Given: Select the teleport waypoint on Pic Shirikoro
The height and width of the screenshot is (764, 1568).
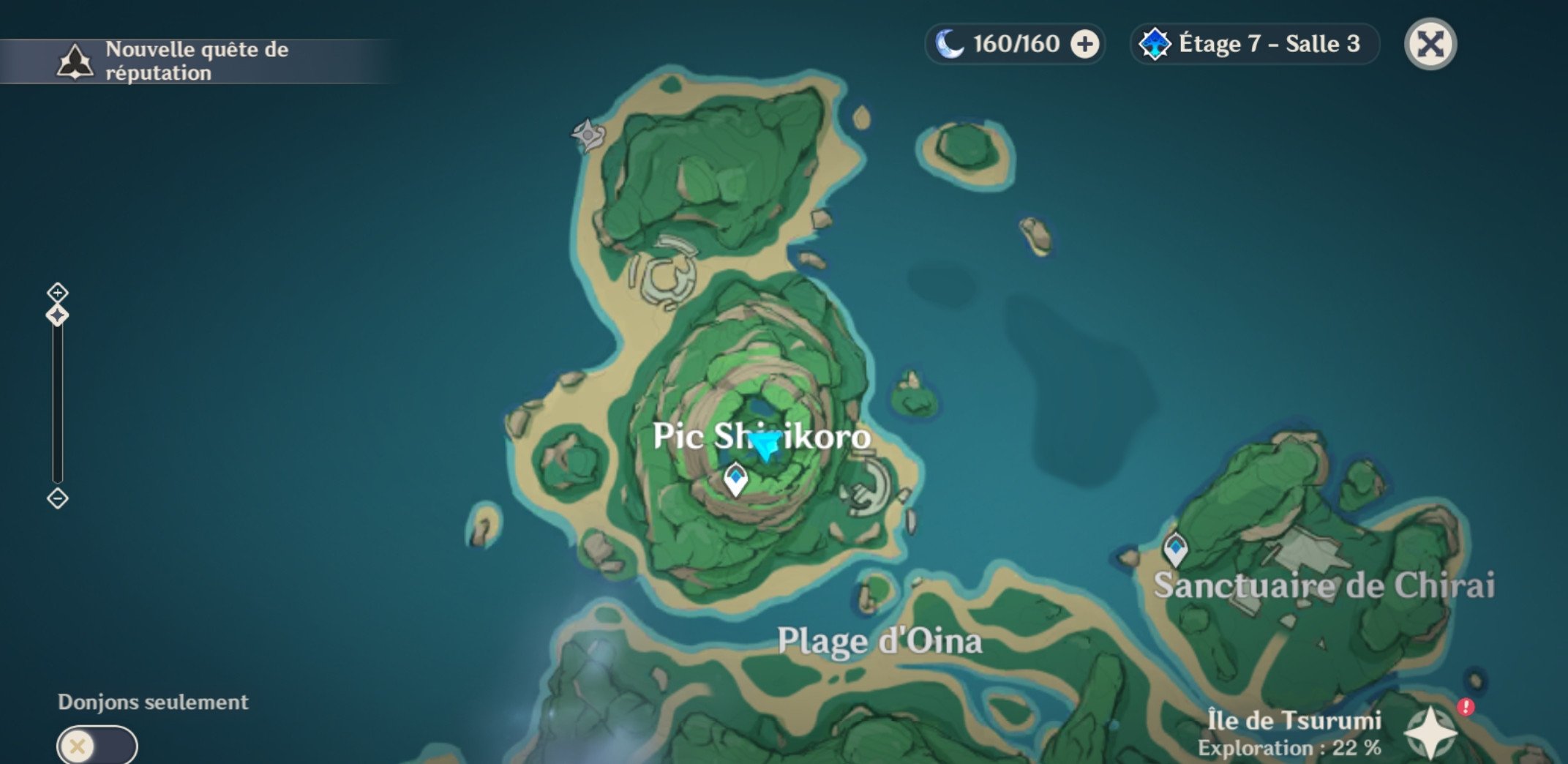Looking at the screenshot, I should (735, 479).
